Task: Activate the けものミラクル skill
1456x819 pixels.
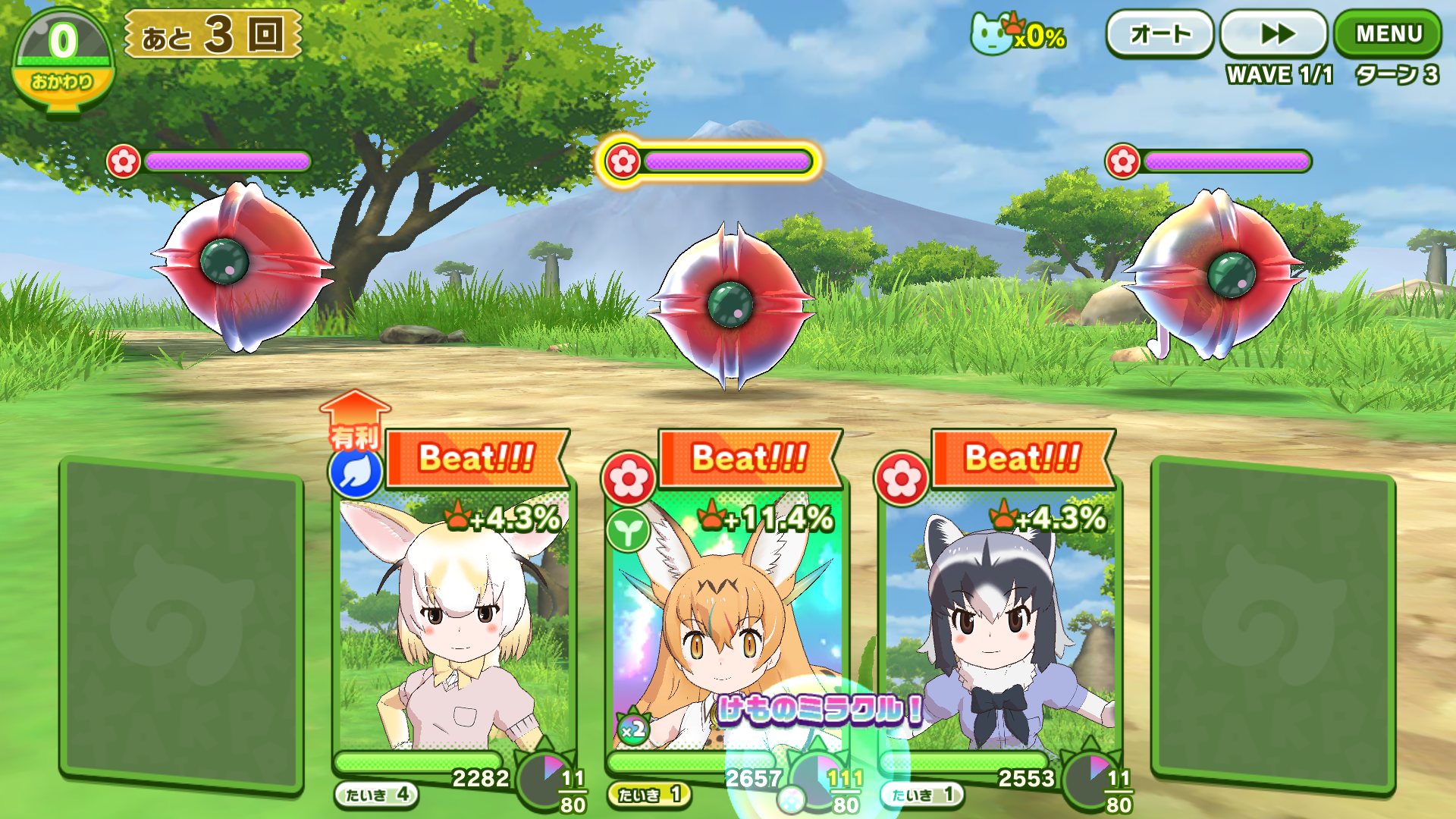Action: (x=819, y=711)
